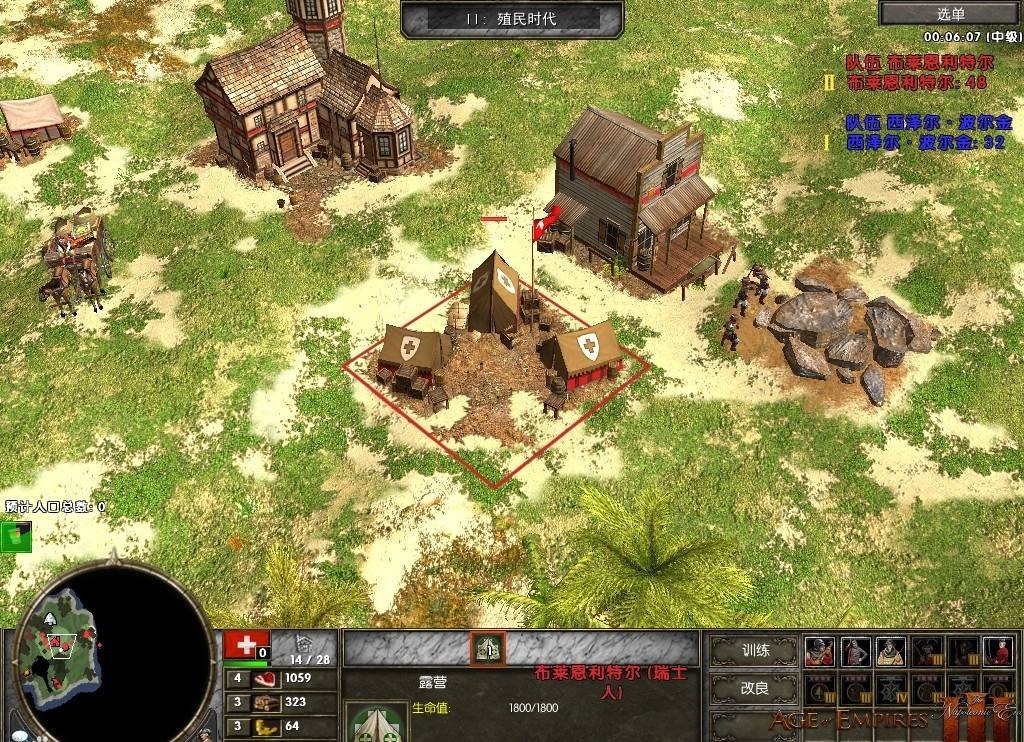Select the camp icon in selection bar
Viewport: 1024px width, 742px height.
tap(488, 648)
